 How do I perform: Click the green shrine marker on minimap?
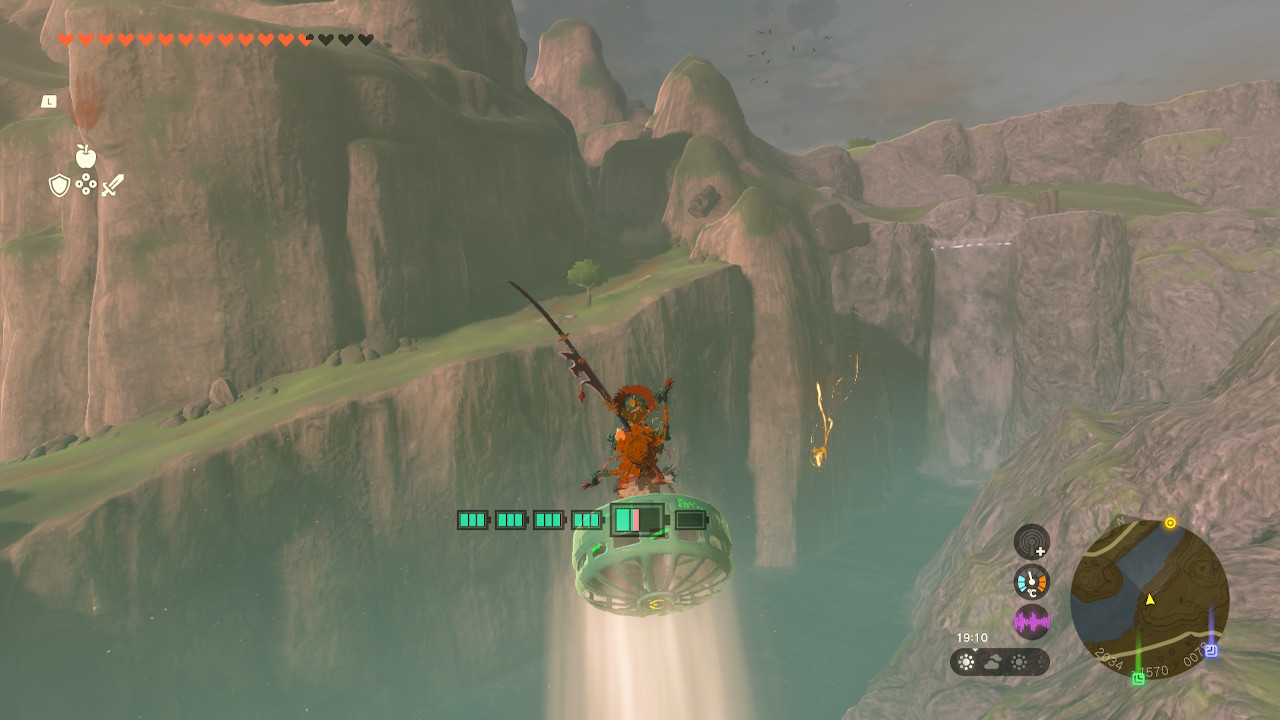(x=1138, y=679)
